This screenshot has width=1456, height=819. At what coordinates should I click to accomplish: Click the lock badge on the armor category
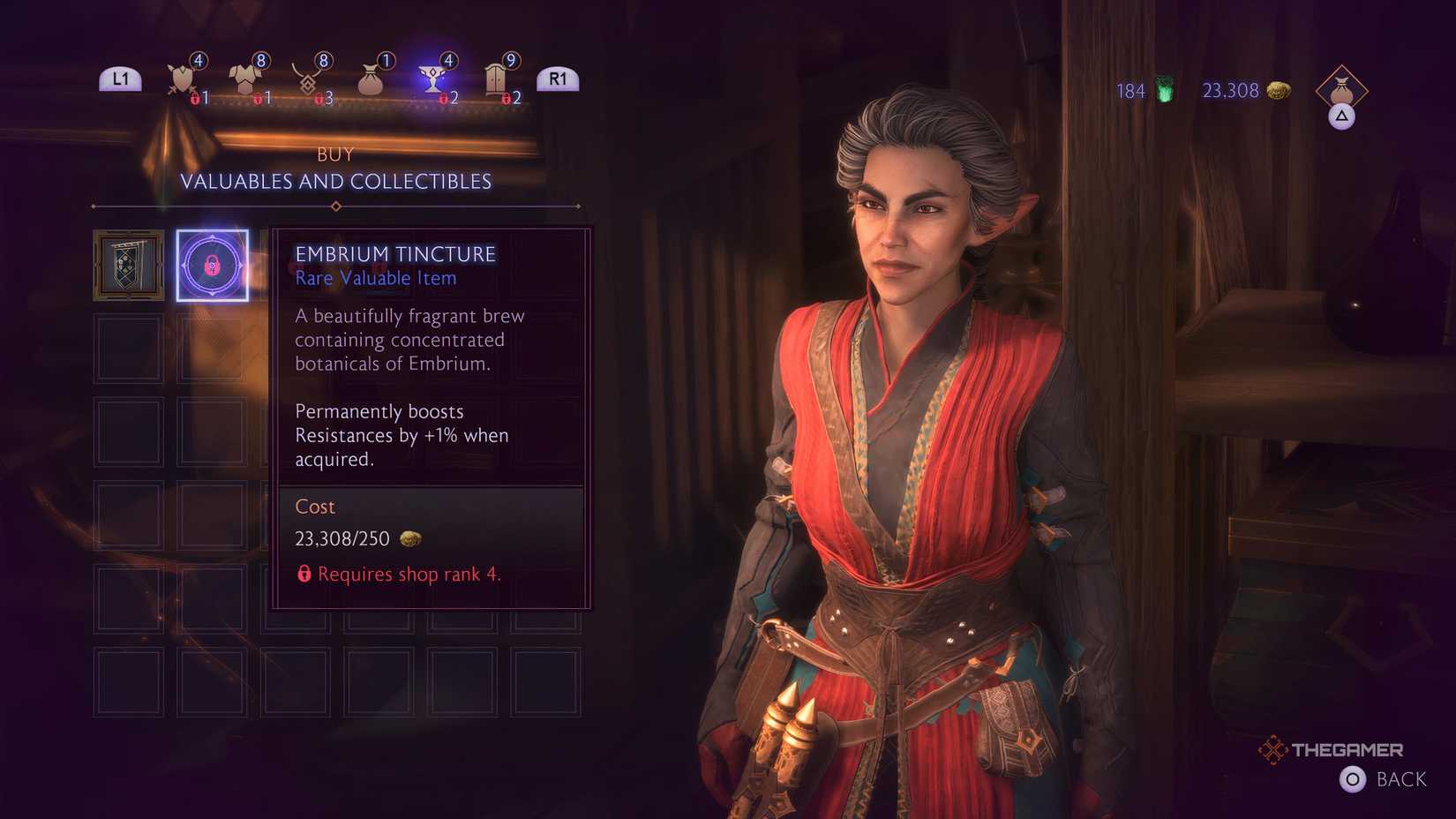coord(258,99)
